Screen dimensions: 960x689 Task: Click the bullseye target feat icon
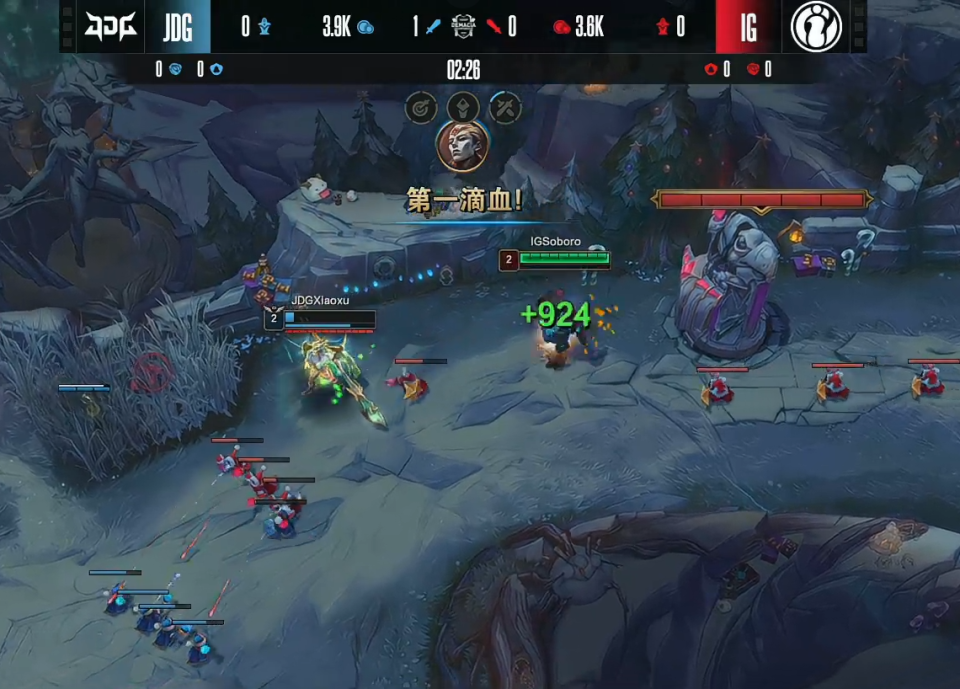[x=420, y=106]
